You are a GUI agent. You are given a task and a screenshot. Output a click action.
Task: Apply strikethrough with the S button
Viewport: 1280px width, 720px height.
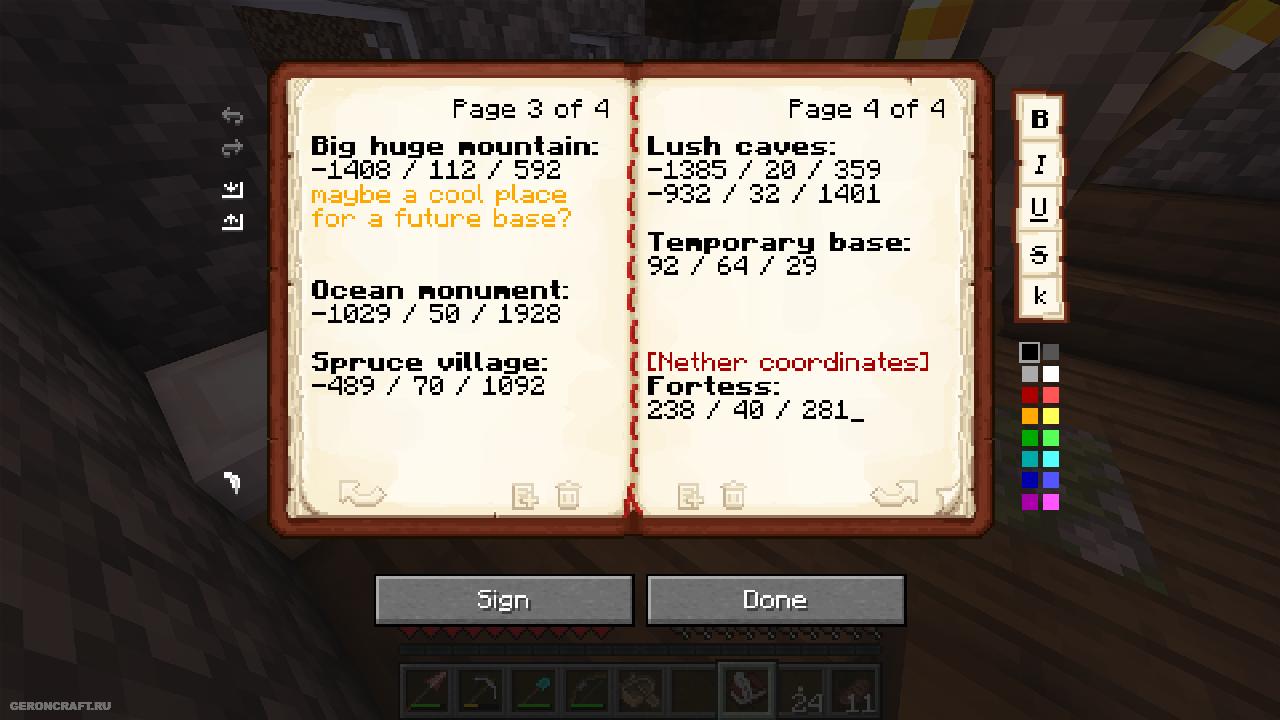coord(1039,254)
